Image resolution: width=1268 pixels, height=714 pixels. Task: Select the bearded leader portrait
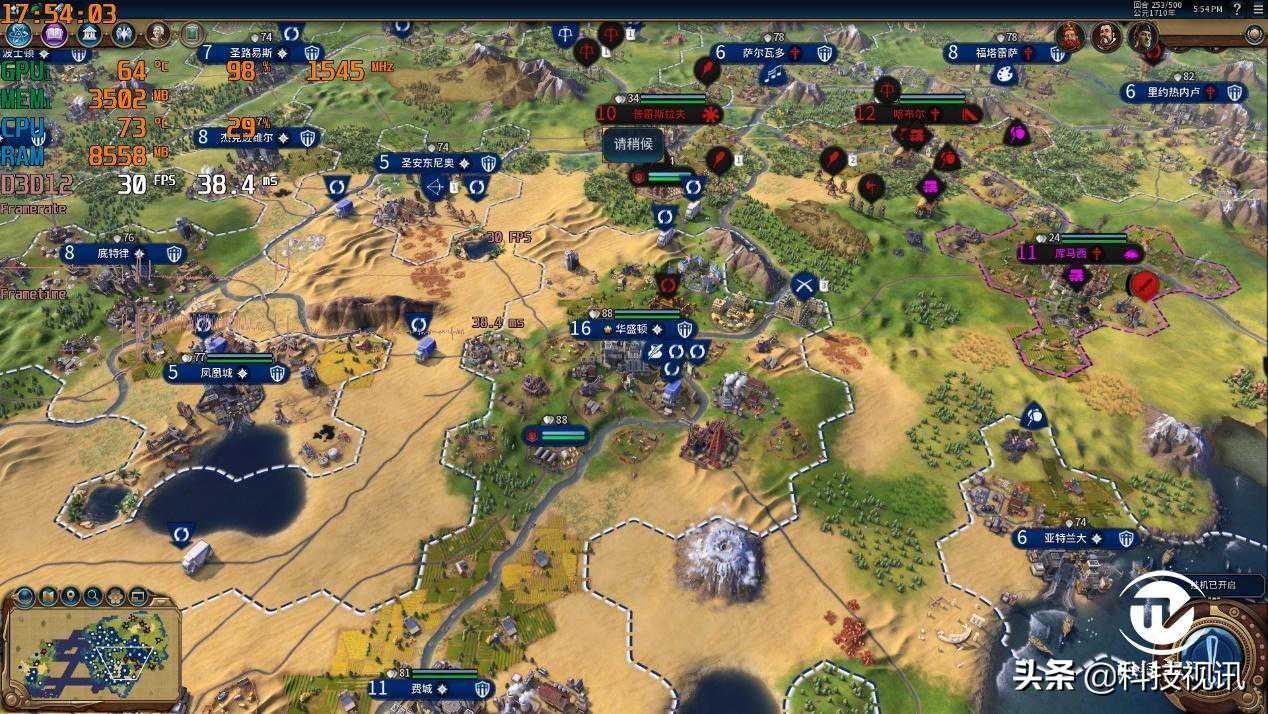1105,37
